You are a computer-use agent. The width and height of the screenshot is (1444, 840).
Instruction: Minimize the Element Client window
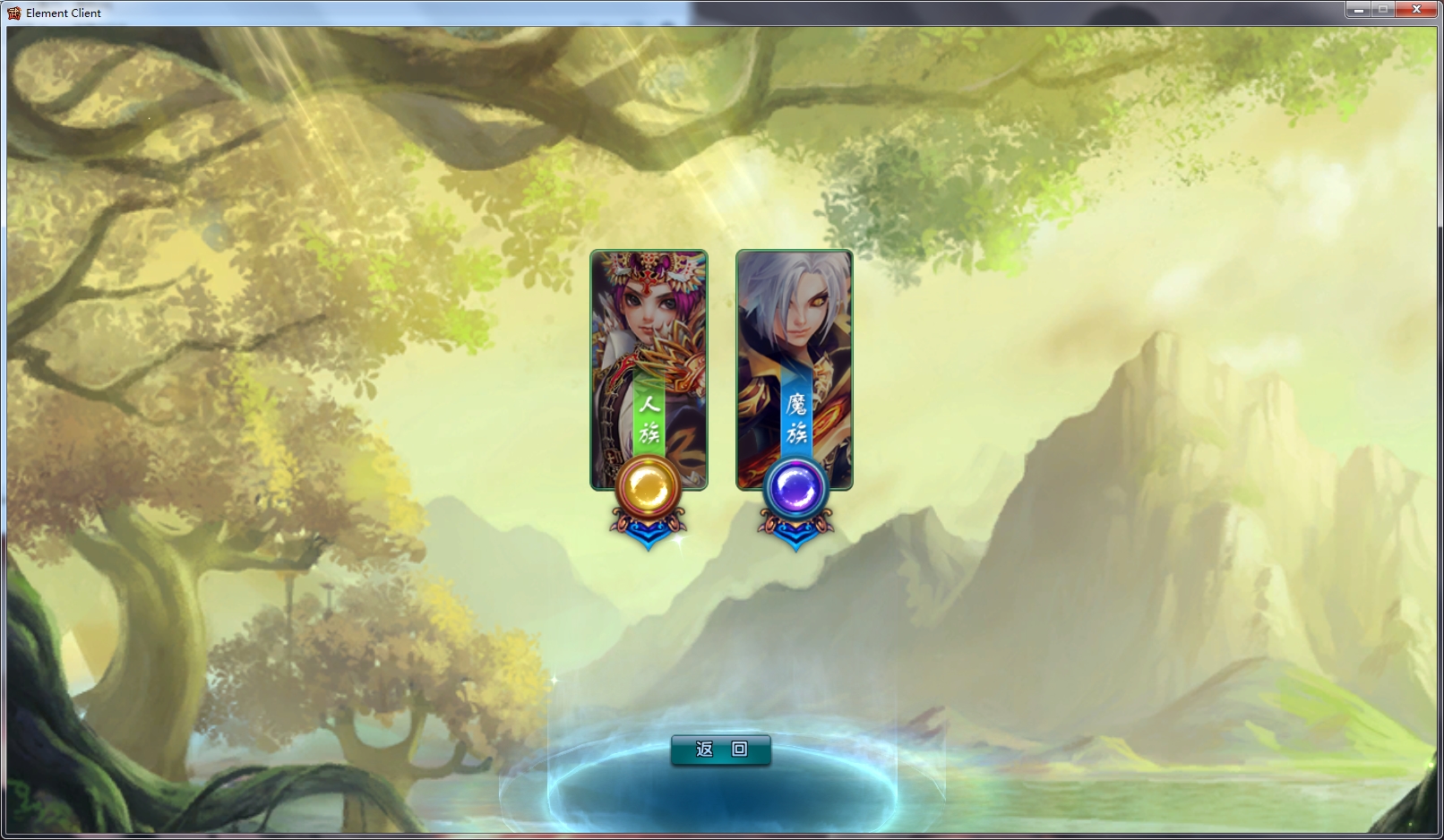(x=1361, y=9)
